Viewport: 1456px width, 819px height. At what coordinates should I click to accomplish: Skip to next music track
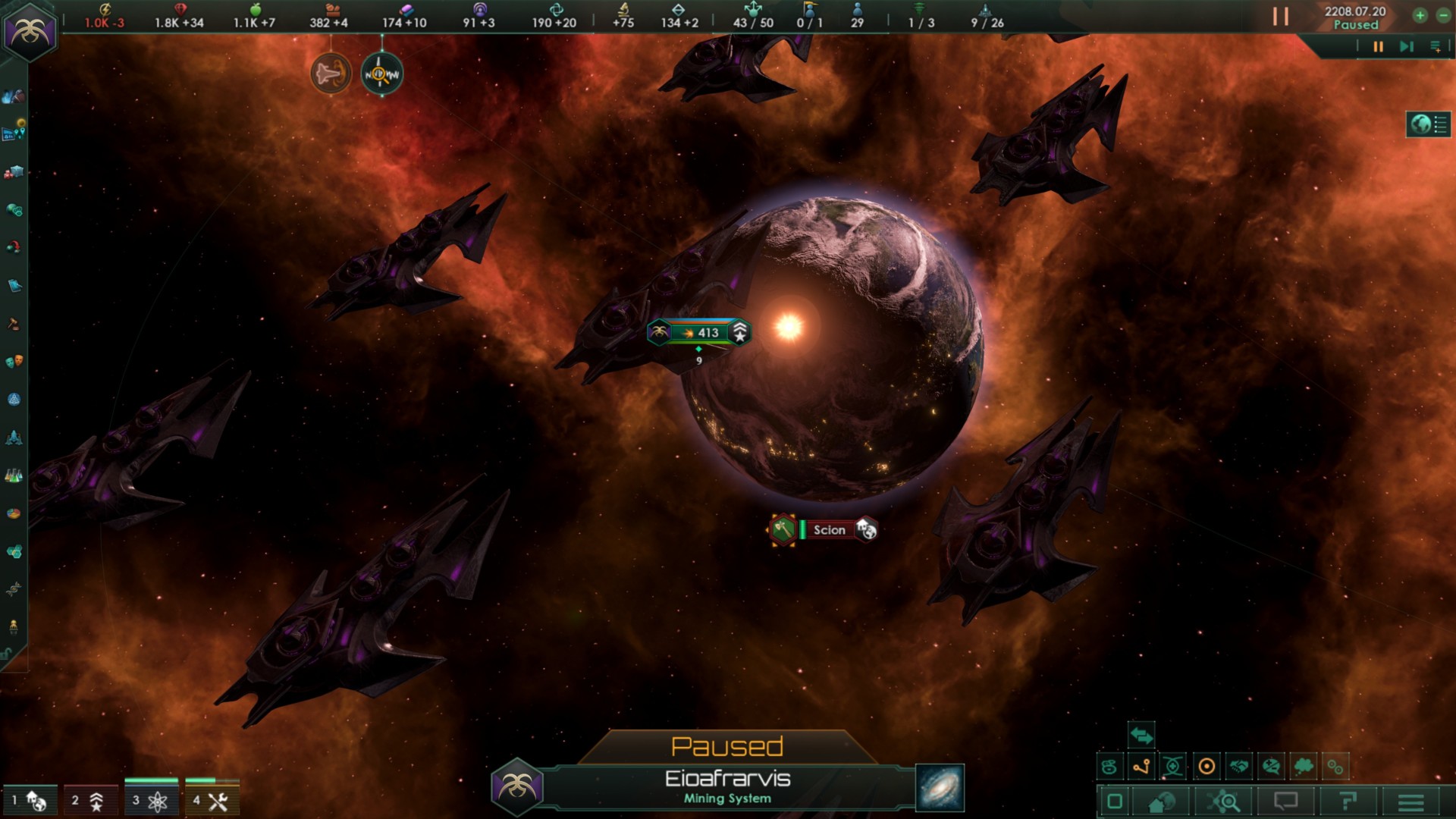click(1406, 47)
